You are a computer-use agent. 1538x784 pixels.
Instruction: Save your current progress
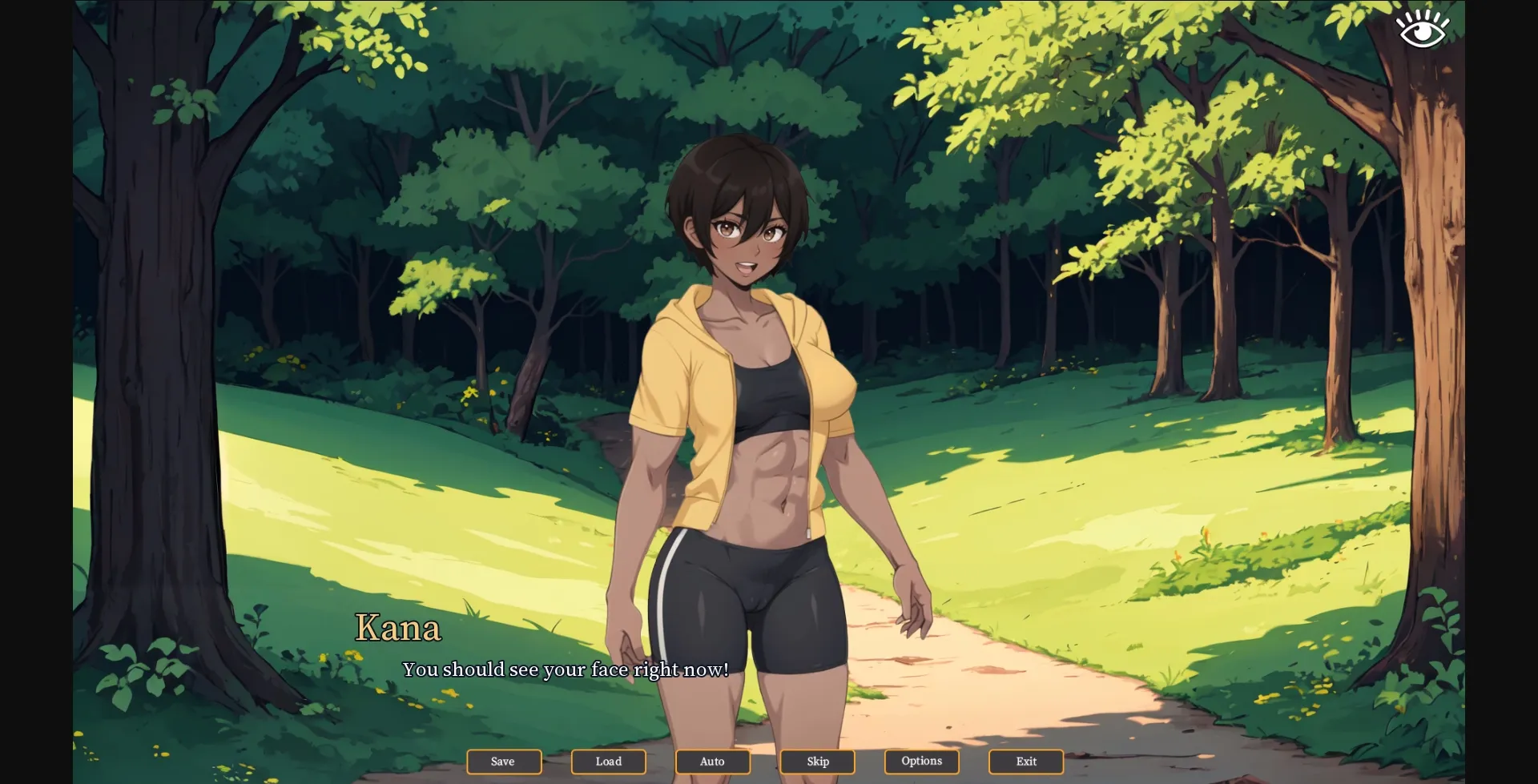pos(504,762)
